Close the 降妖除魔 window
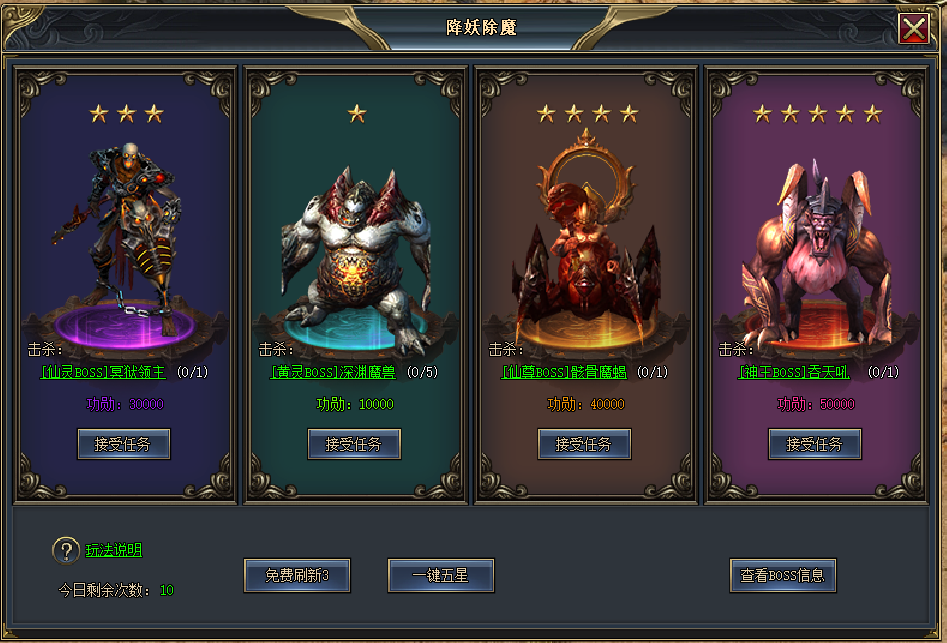The width and height of the screenshot is (947, 643). [x=913, y=29]
